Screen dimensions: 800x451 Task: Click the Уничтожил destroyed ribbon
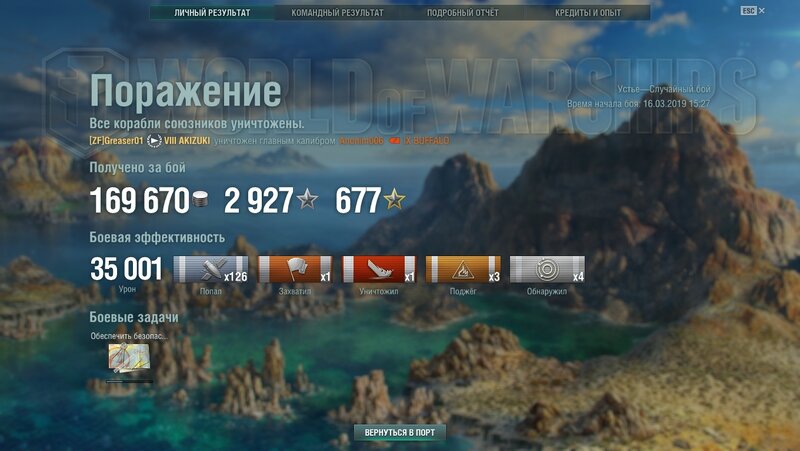pos(379,270)
